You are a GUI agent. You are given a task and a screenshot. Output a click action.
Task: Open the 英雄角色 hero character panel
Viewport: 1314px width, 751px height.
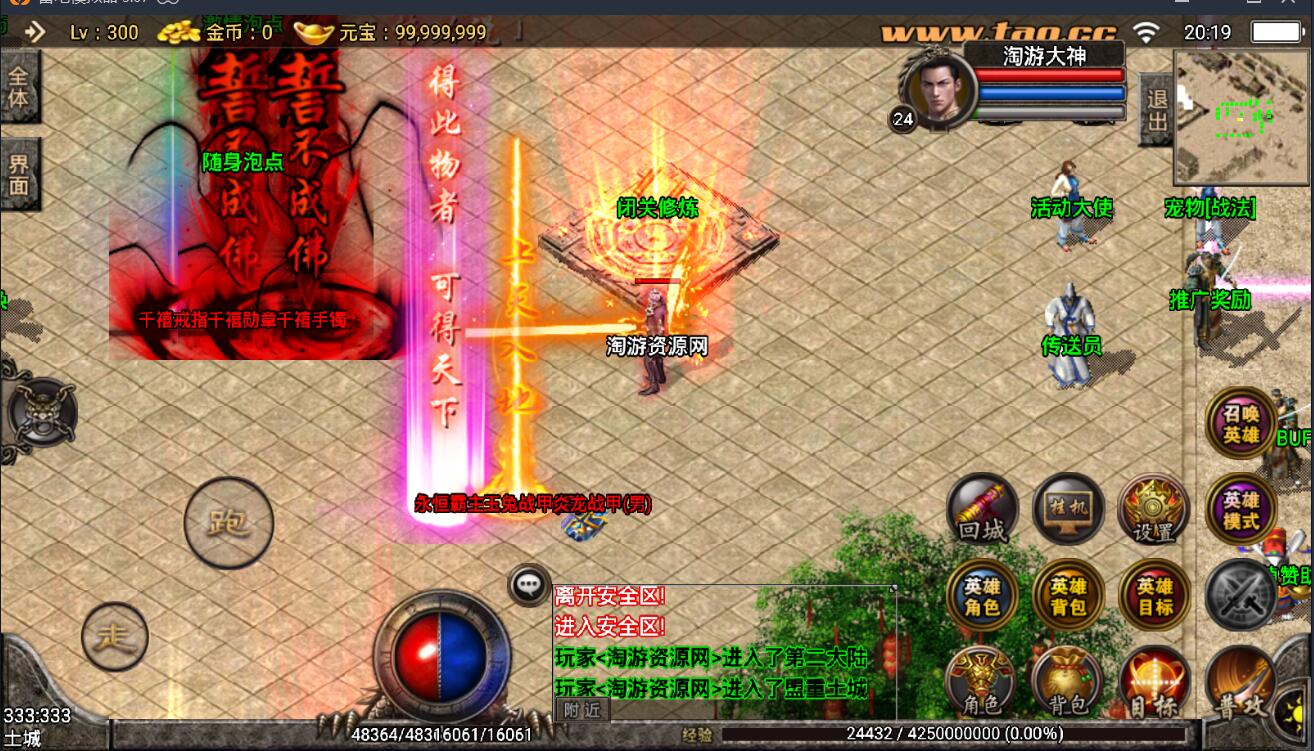pyautogui.click(x=982, y=596)
